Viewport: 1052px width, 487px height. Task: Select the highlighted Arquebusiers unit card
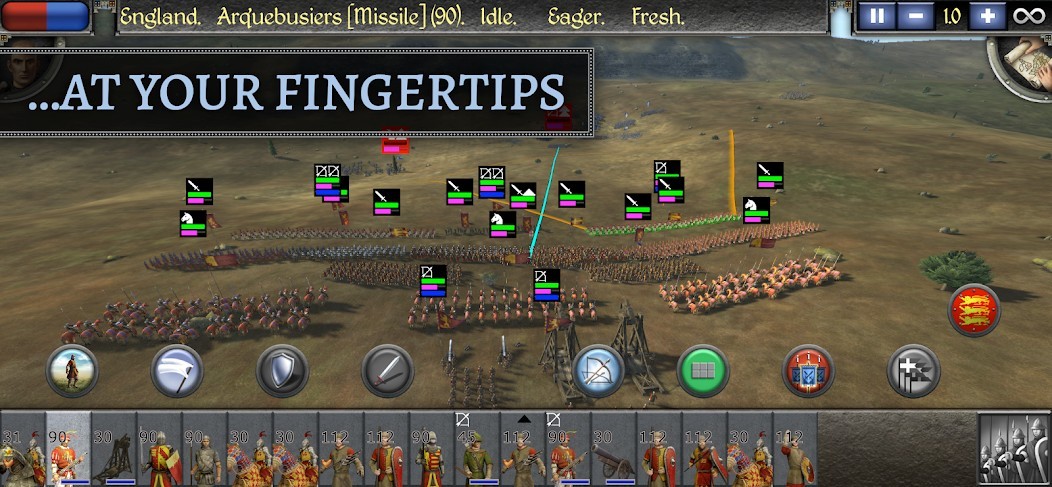68,449
